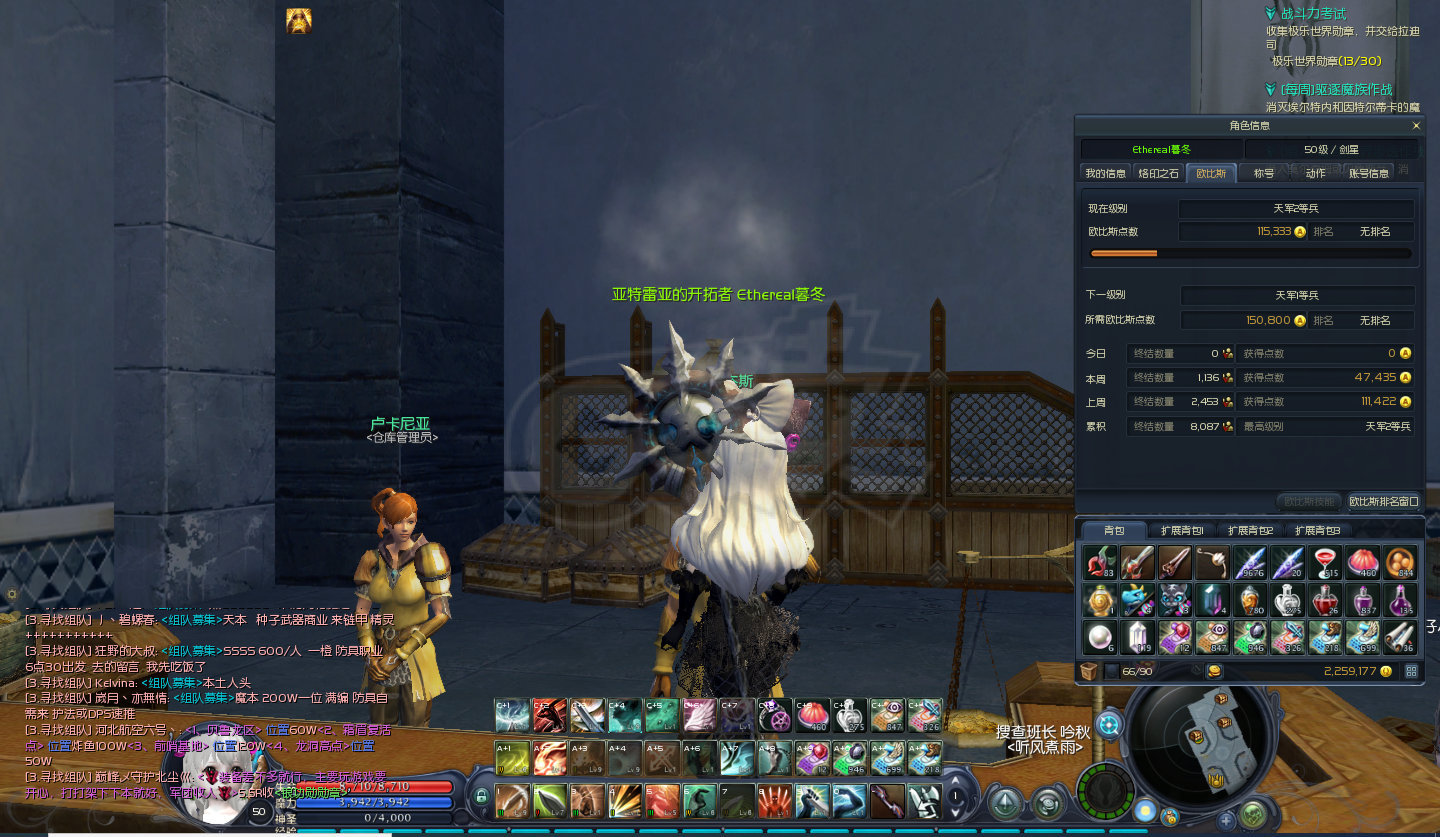
Task: Select the 扩展背包3 bag tab
Action: (x=1316, y=530)
